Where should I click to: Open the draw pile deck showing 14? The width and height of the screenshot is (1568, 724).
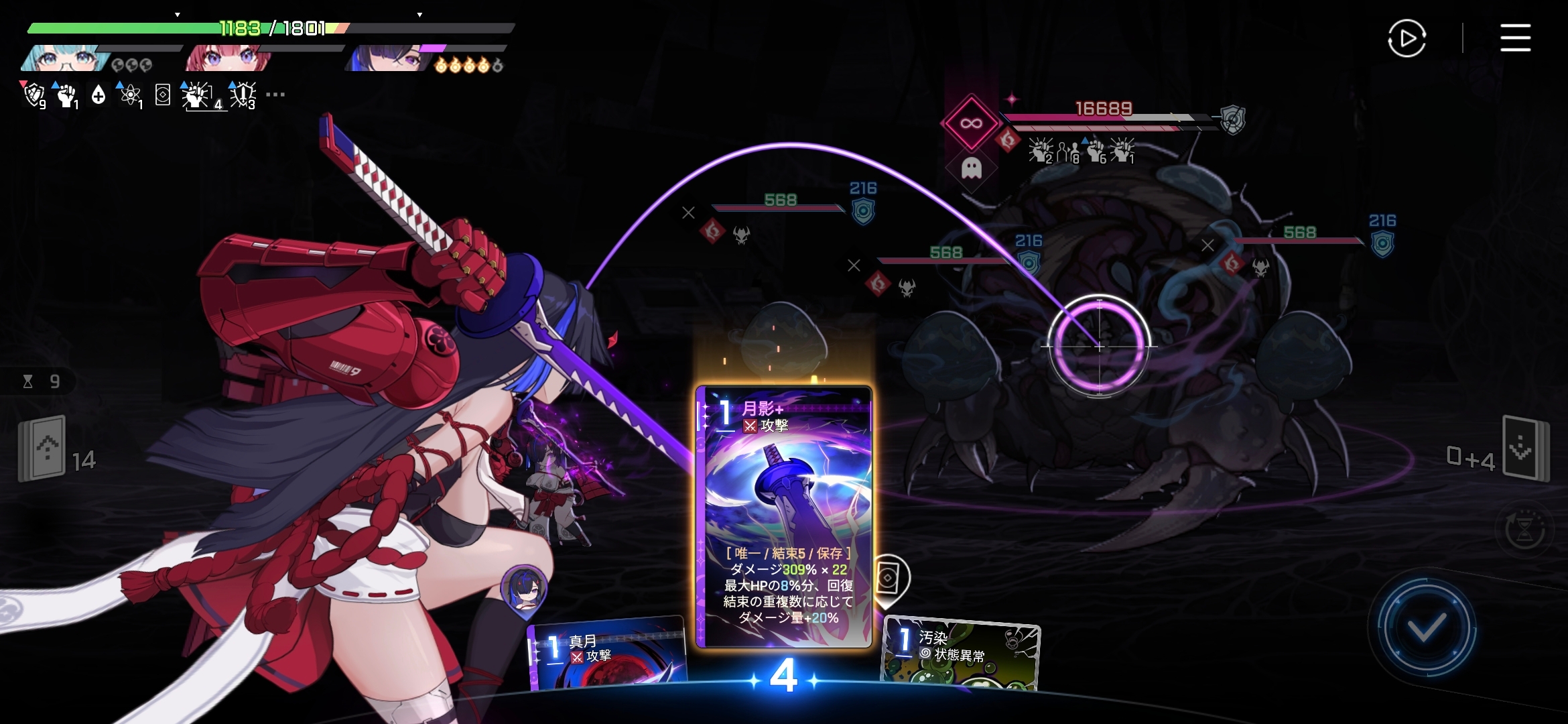(43, 448)
